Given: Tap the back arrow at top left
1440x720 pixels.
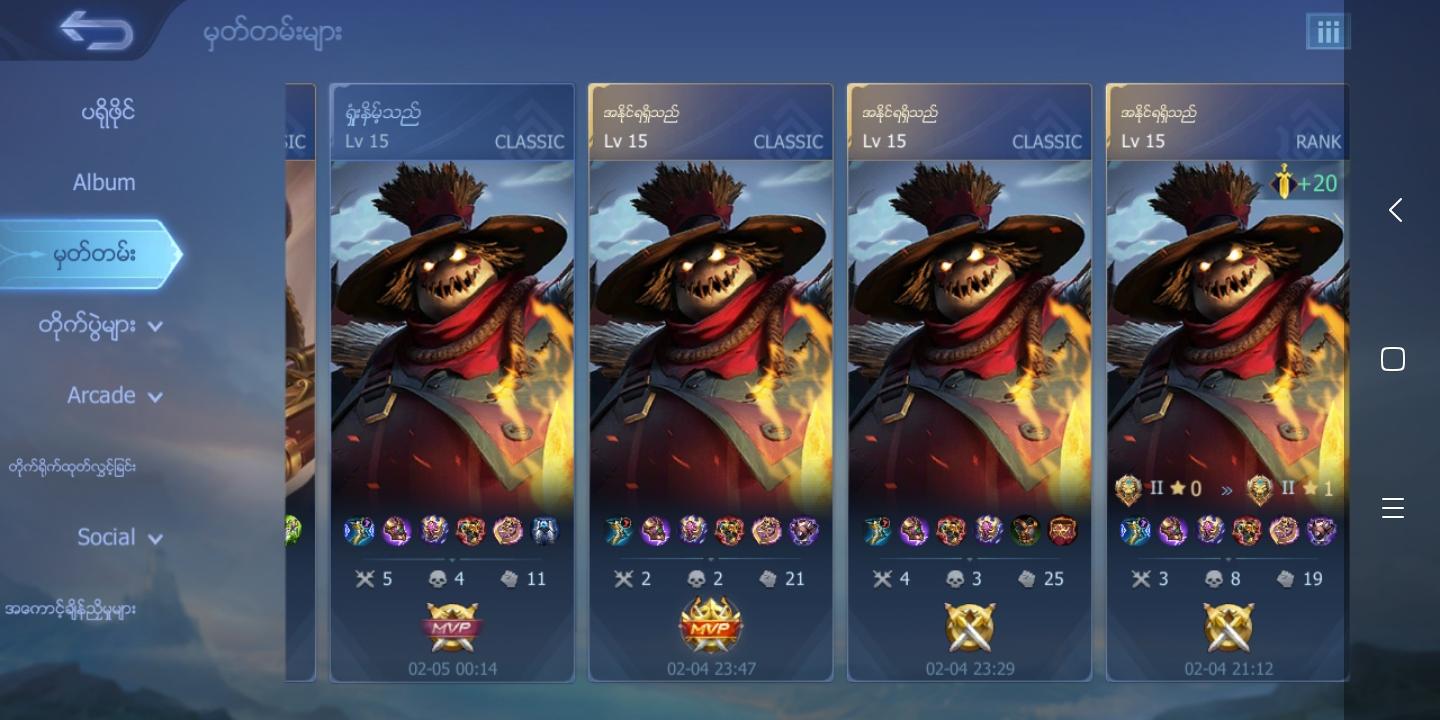Looking at the screenshot, I should 96,29.
